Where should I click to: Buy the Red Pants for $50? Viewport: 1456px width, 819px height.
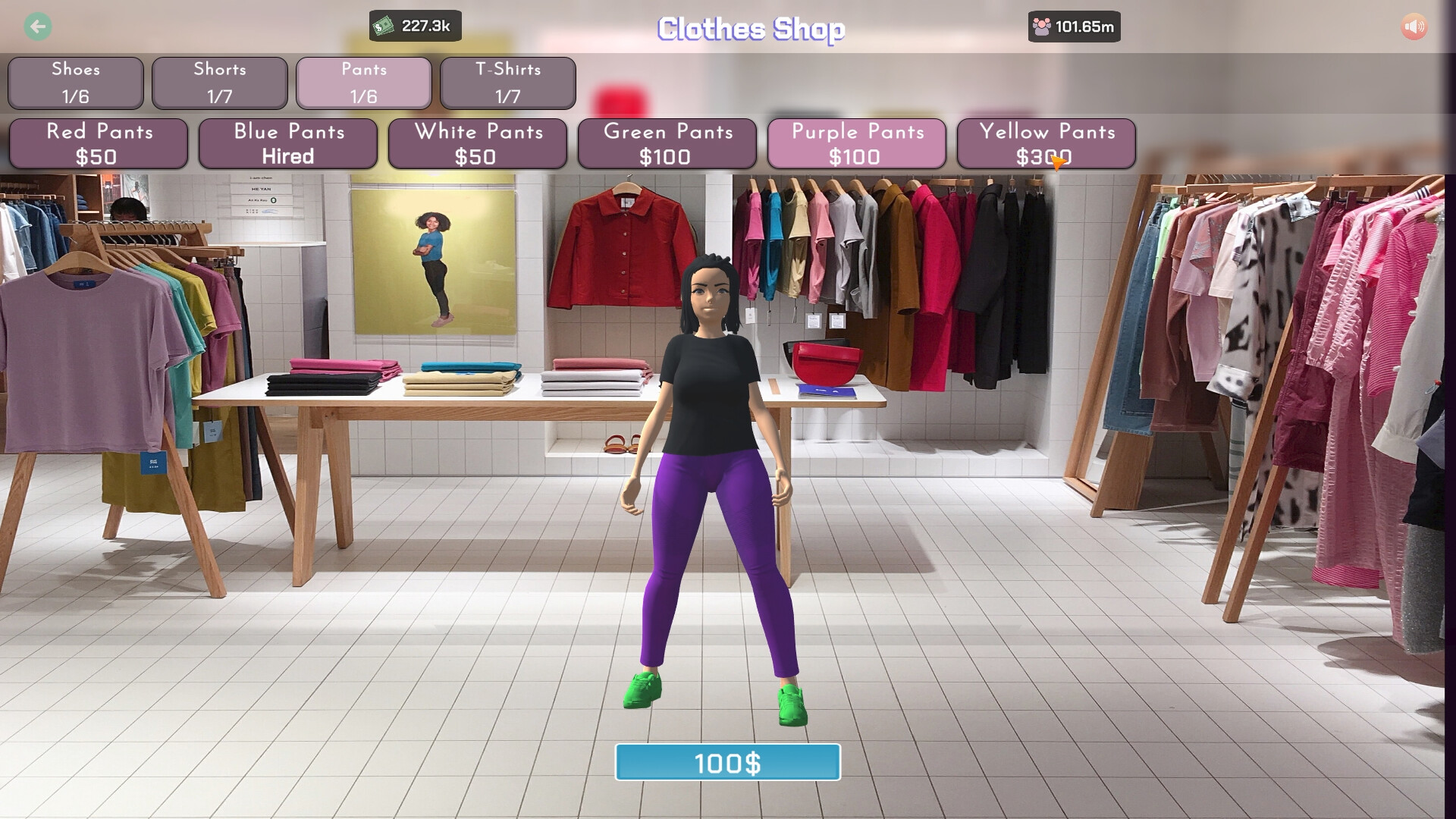[x=100, y=143]
